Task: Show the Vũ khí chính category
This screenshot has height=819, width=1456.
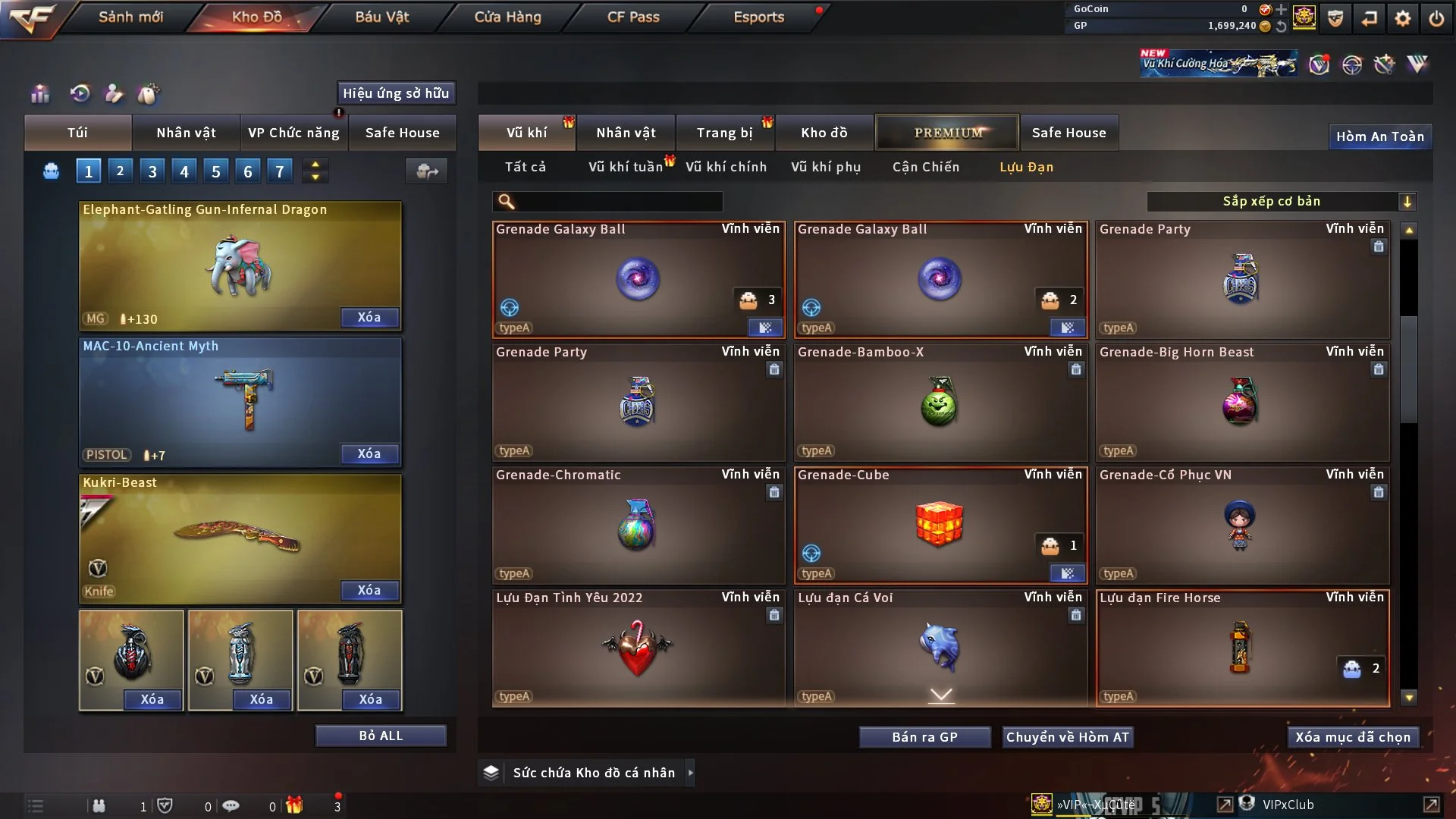Action: (726, 167)
